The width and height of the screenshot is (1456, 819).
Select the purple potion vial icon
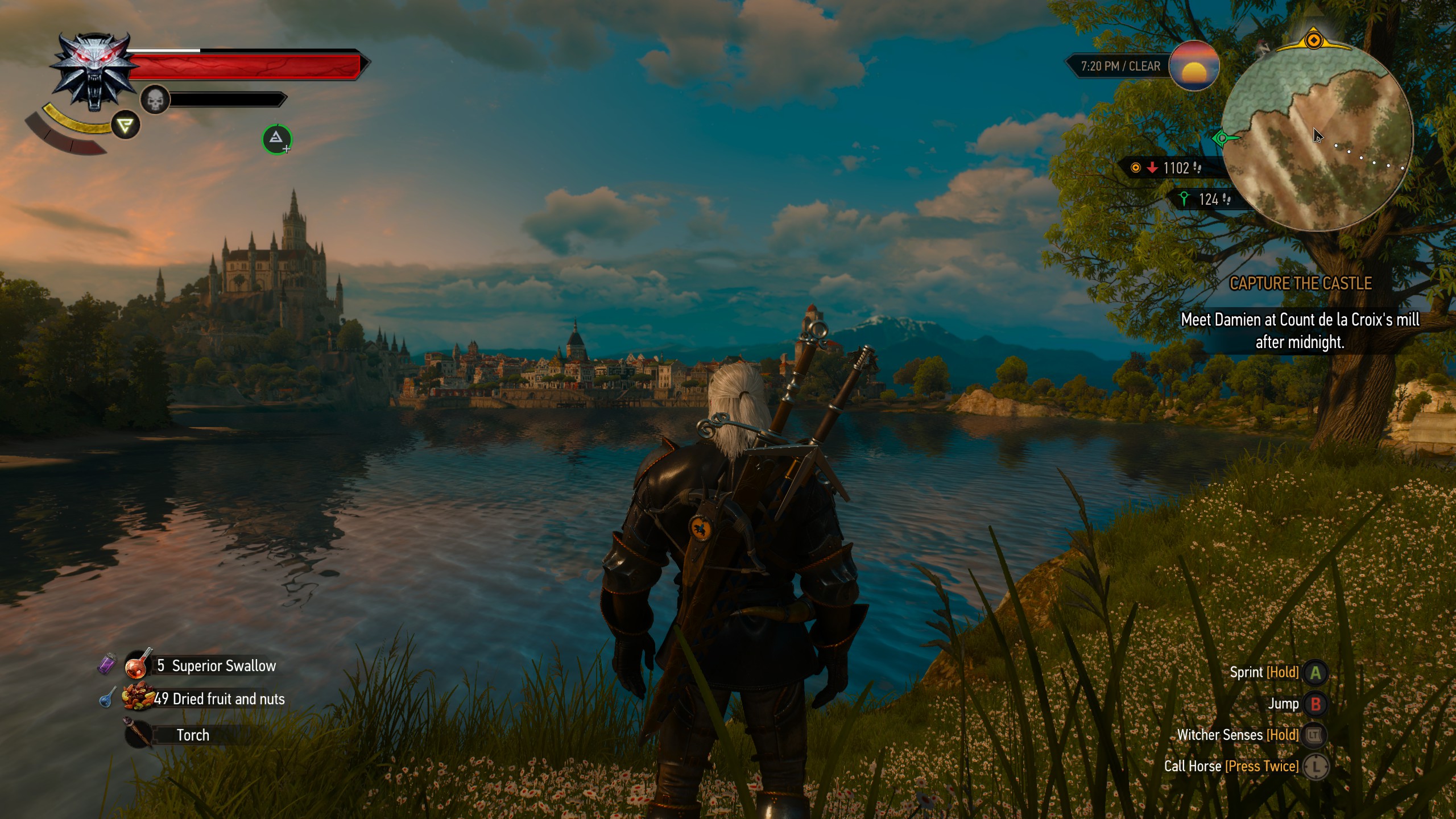(107, 663)
